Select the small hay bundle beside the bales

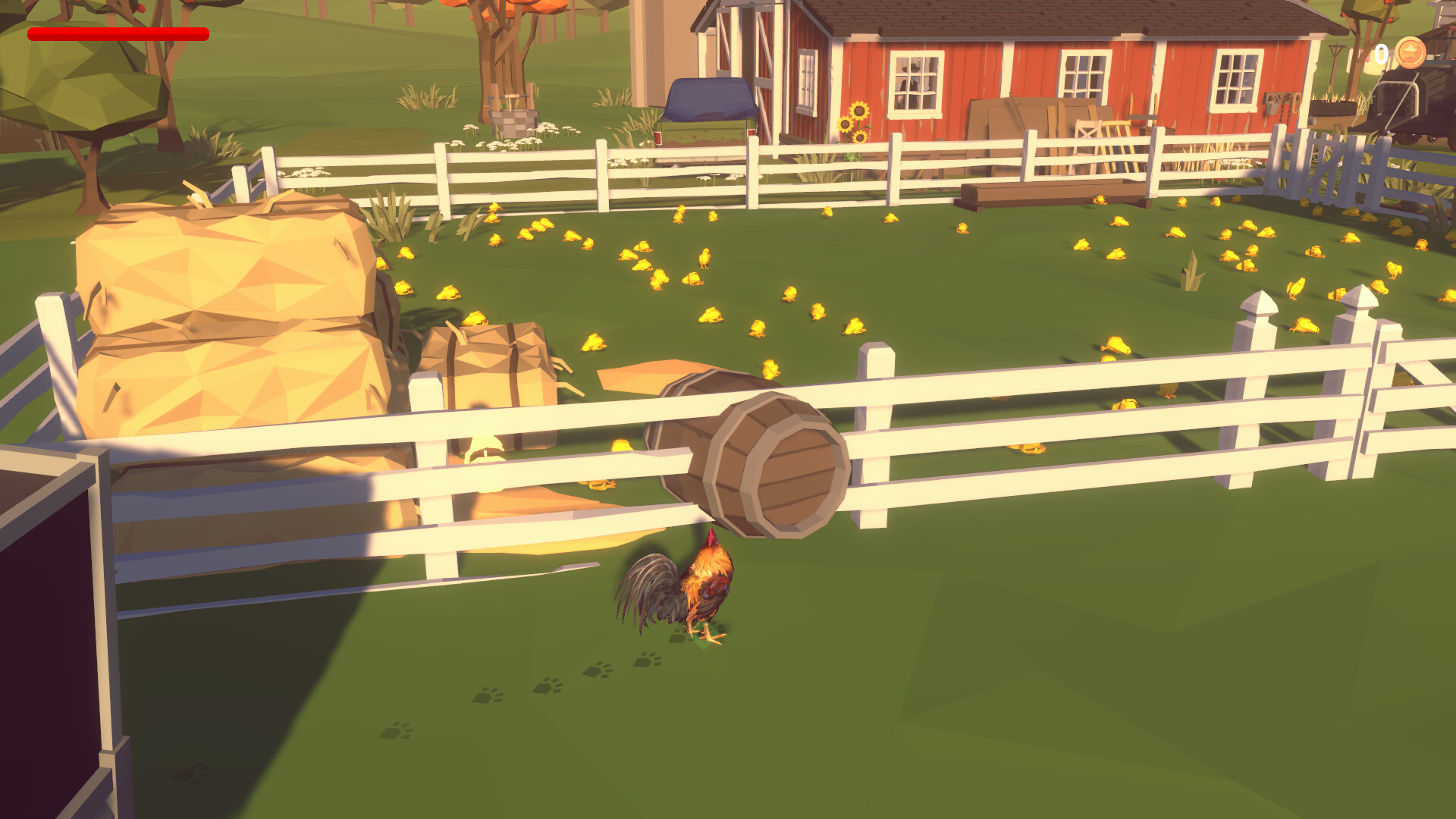click(x=493, y=372)
